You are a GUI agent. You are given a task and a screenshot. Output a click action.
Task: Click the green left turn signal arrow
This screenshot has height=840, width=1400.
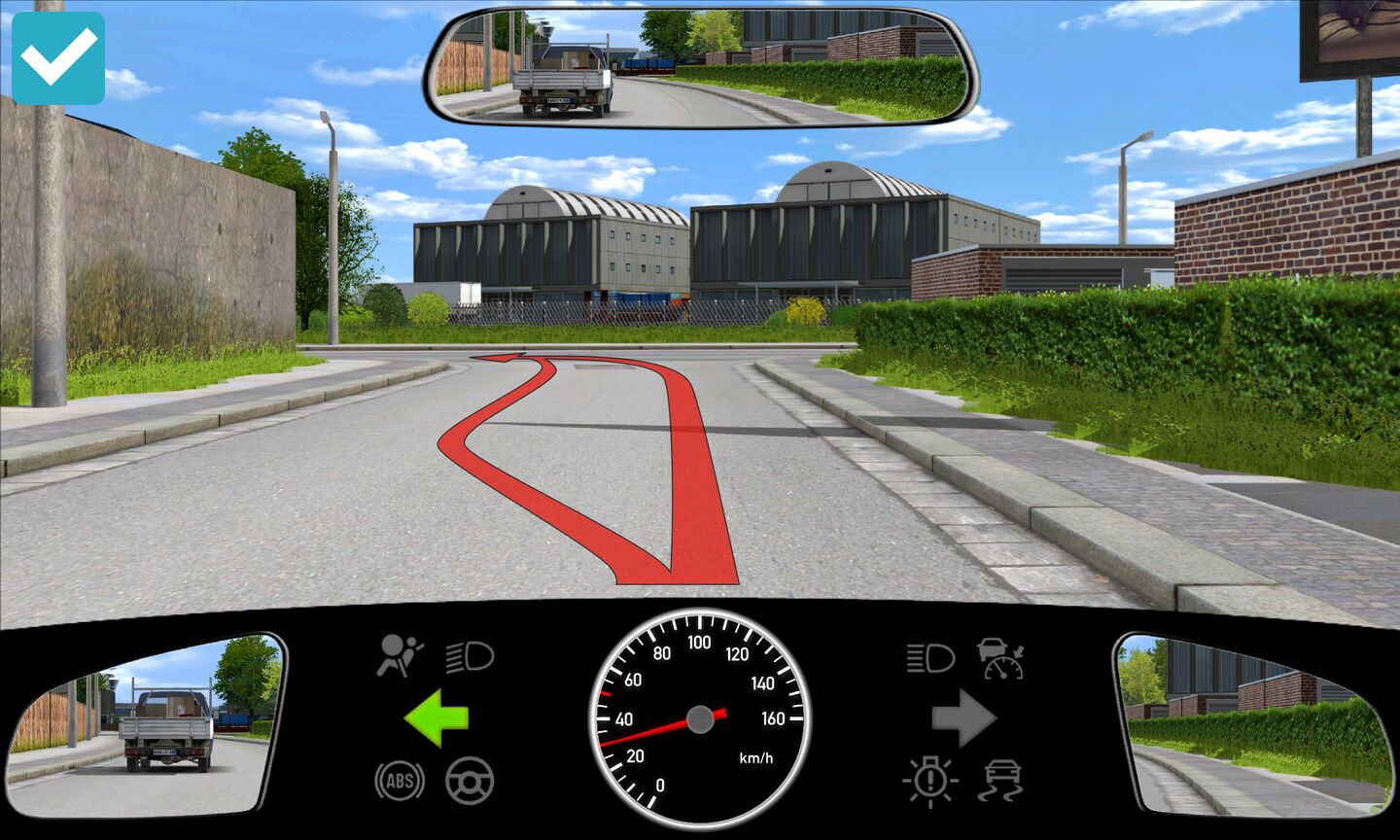(437, 718)
